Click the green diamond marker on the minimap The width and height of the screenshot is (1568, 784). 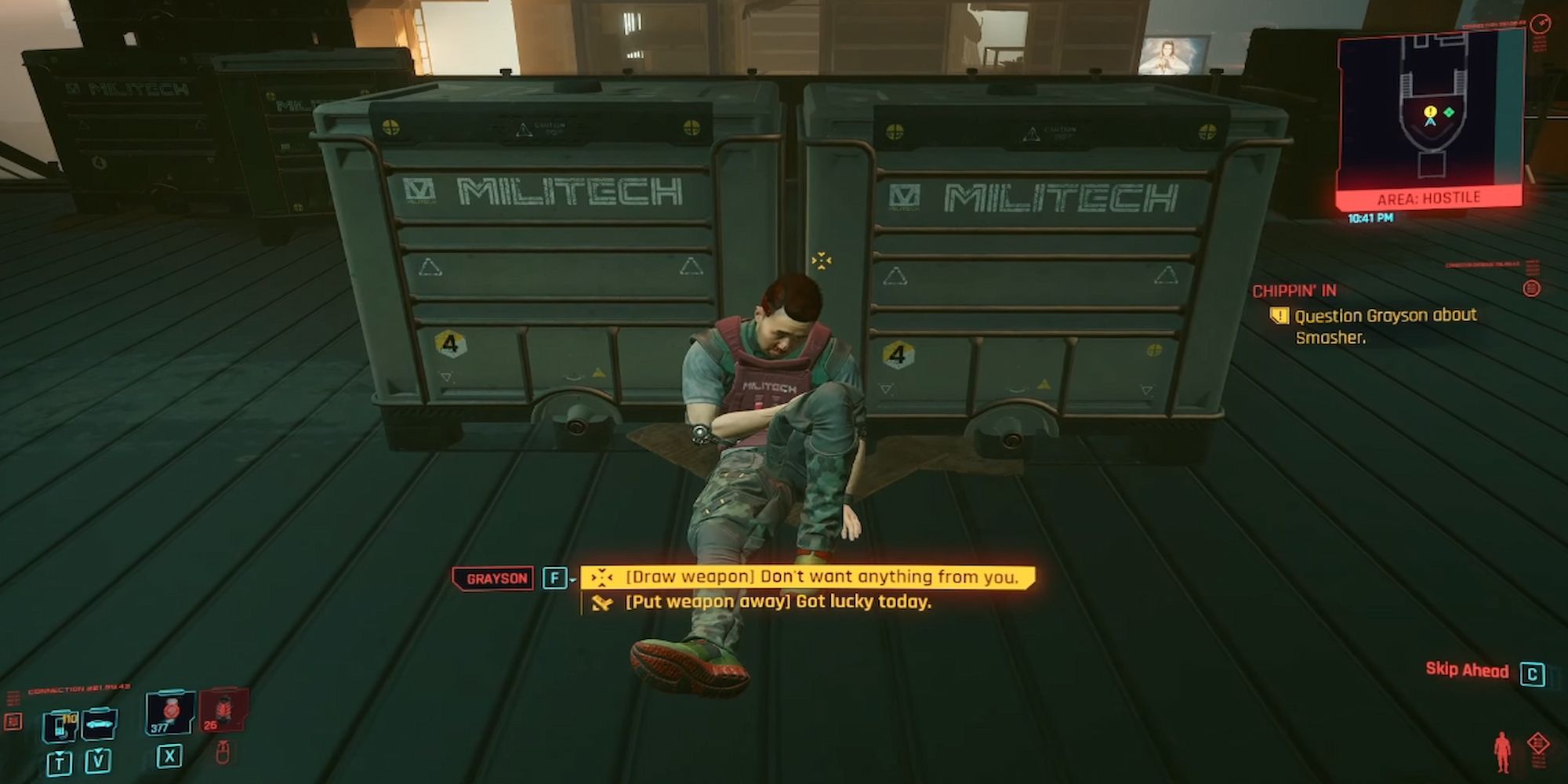click(1450, 111)
